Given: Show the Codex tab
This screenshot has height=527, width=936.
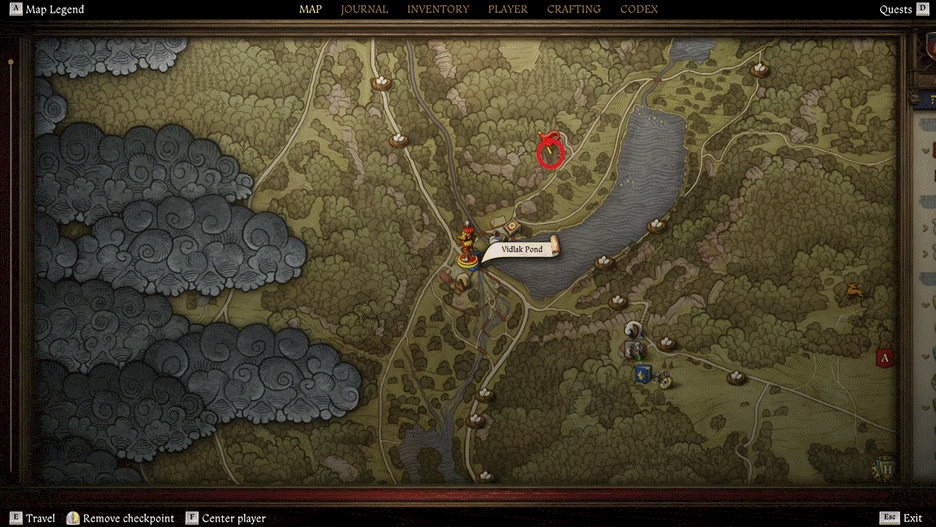Looking at the screenshot, I should (639, 9).
